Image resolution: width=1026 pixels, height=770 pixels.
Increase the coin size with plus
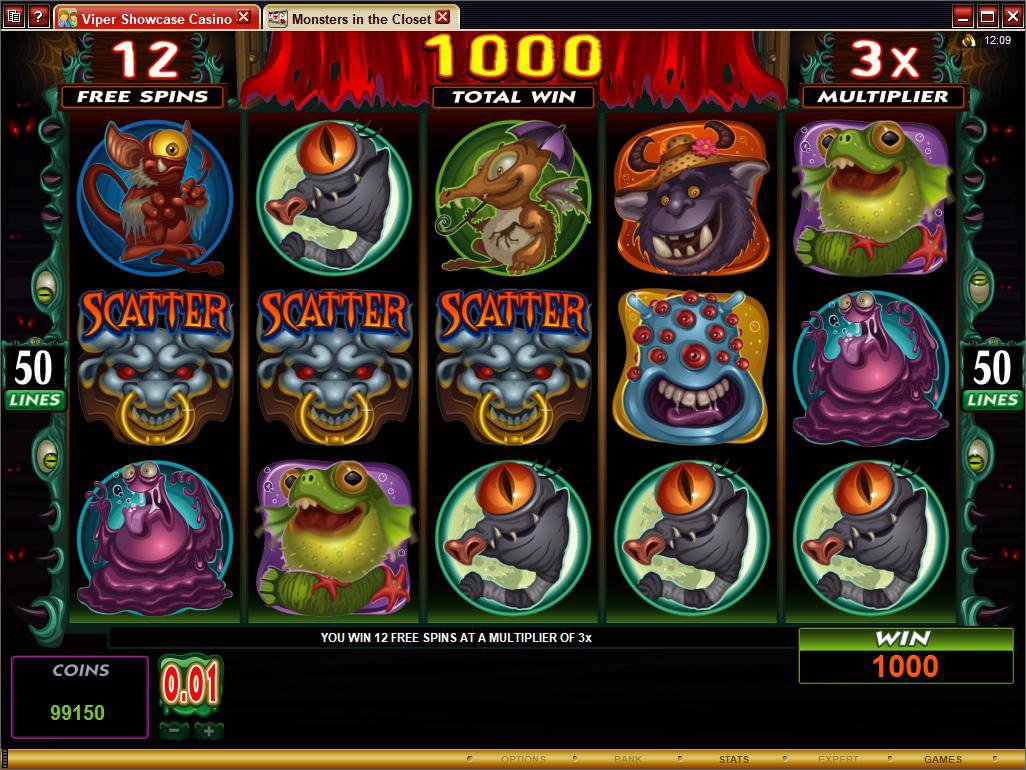coord(208,731)
